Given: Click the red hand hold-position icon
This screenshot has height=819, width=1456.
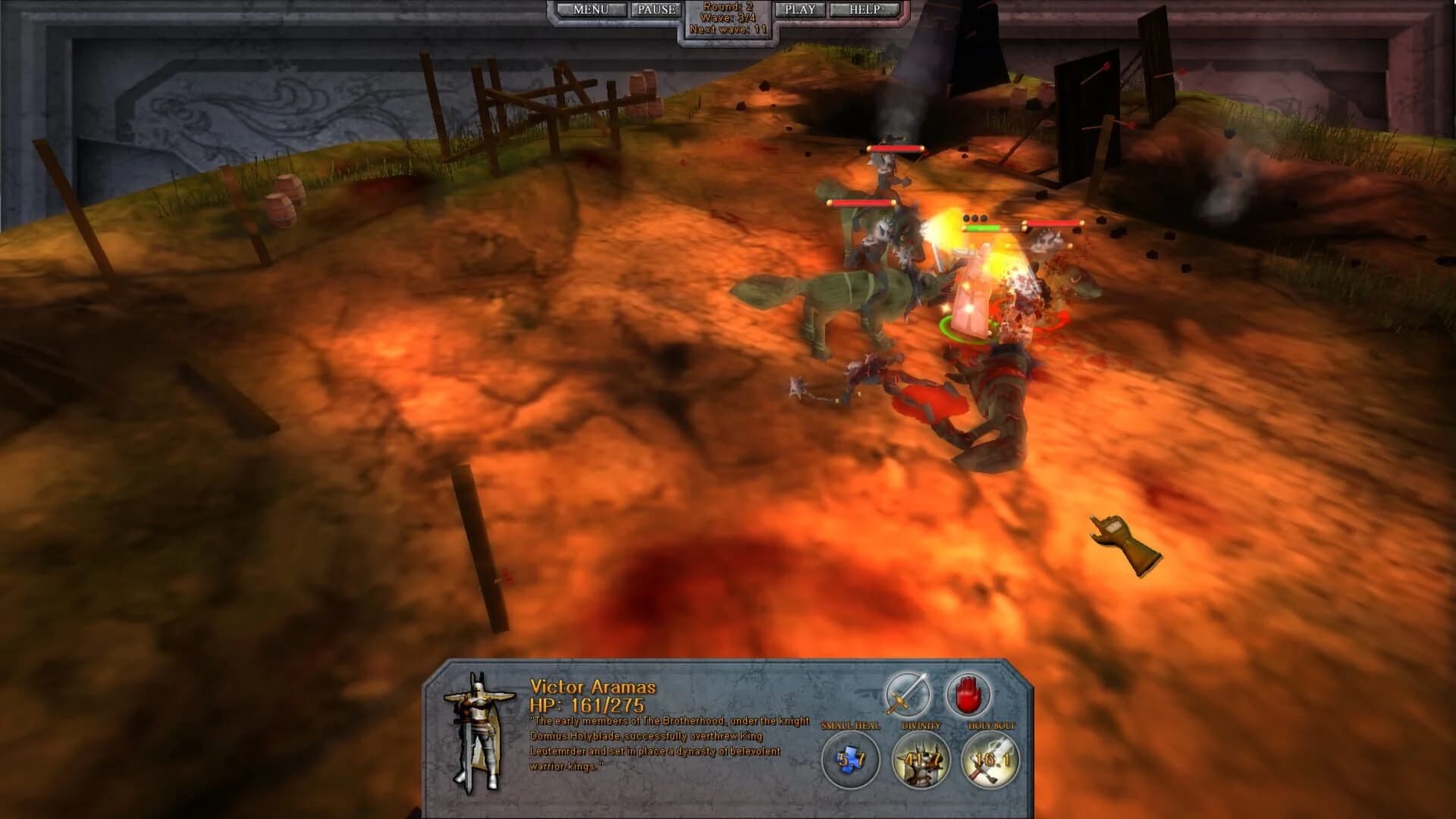Looking at the screenshot, I should (x=967, y=694).
